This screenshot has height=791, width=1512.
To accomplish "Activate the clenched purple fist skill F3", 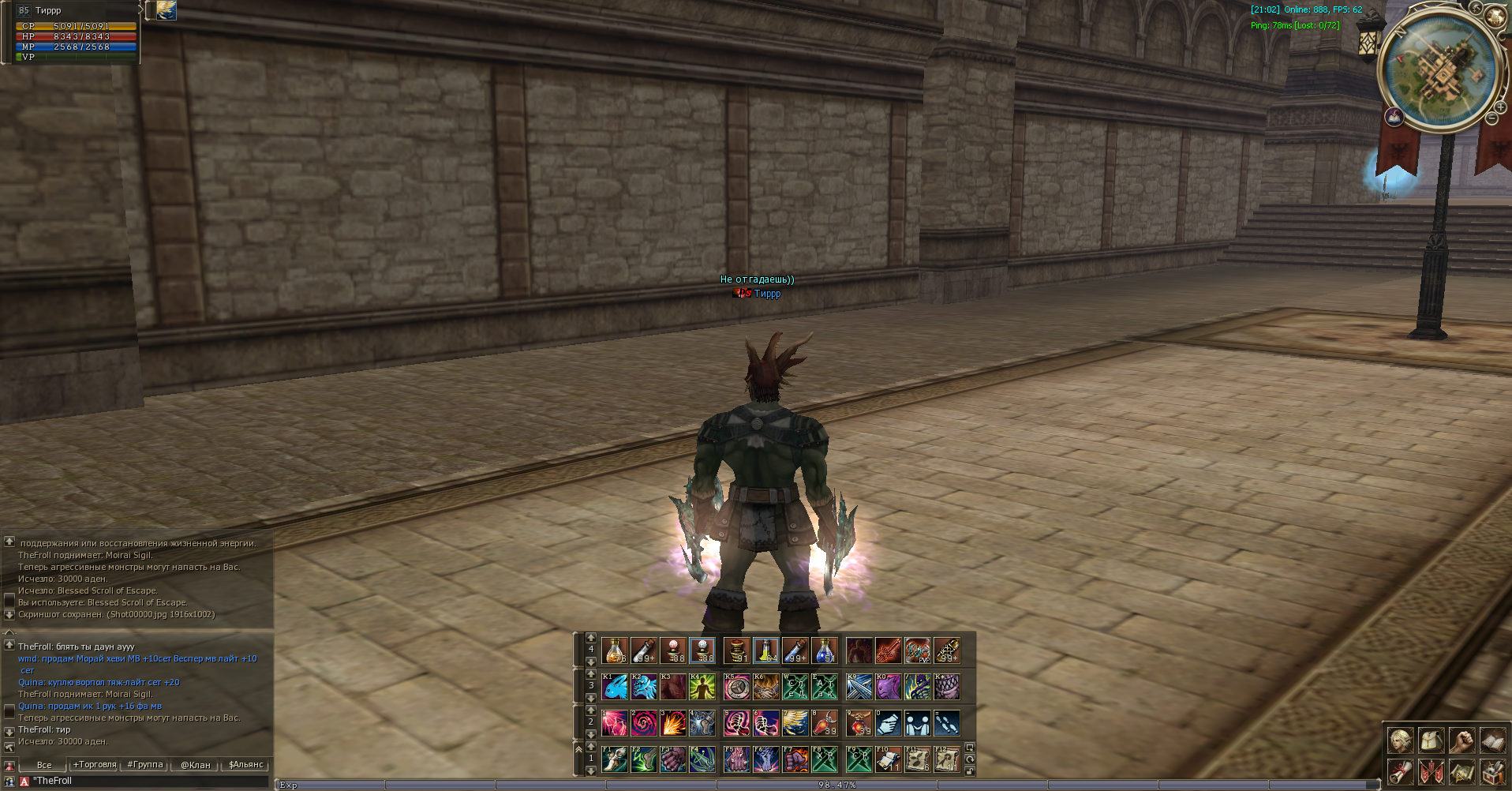I will (672, 759).
